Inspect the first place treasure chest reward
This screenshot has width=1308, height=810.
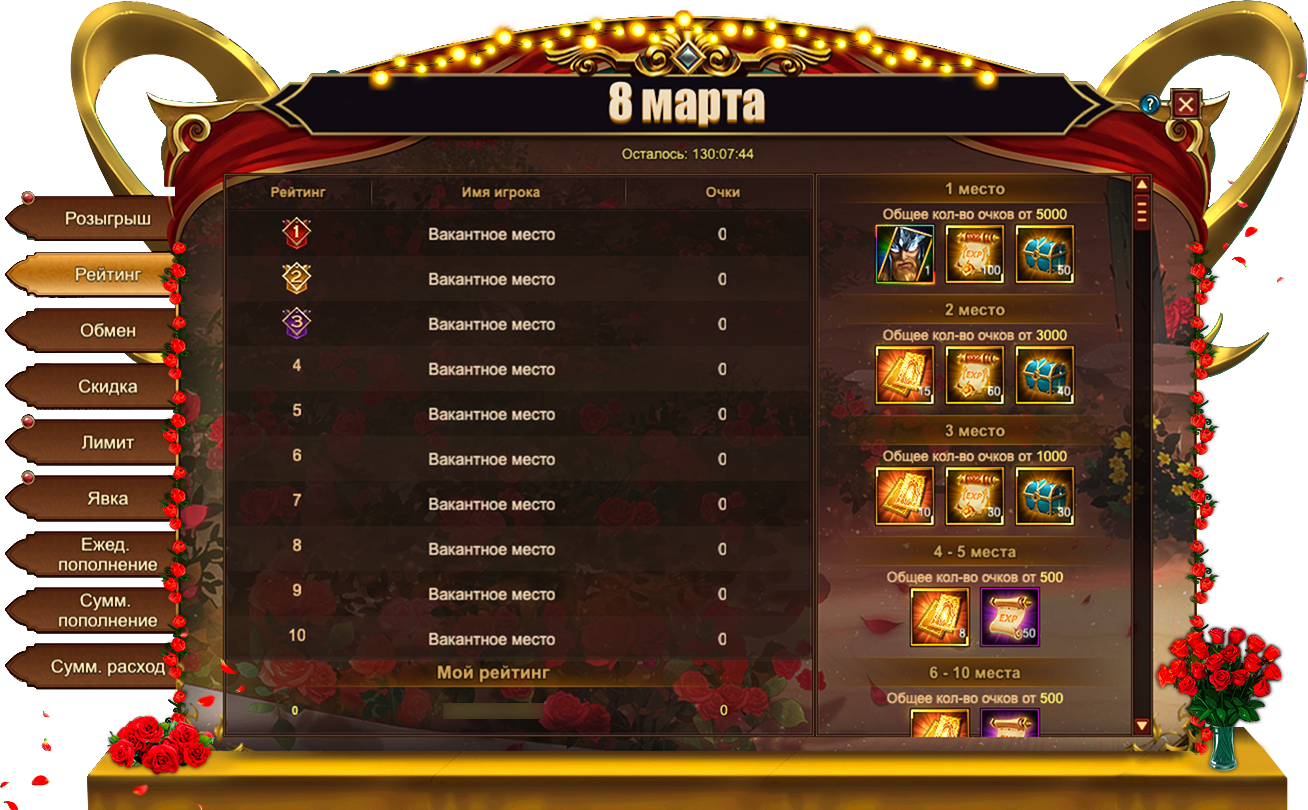pos(1045,254)
